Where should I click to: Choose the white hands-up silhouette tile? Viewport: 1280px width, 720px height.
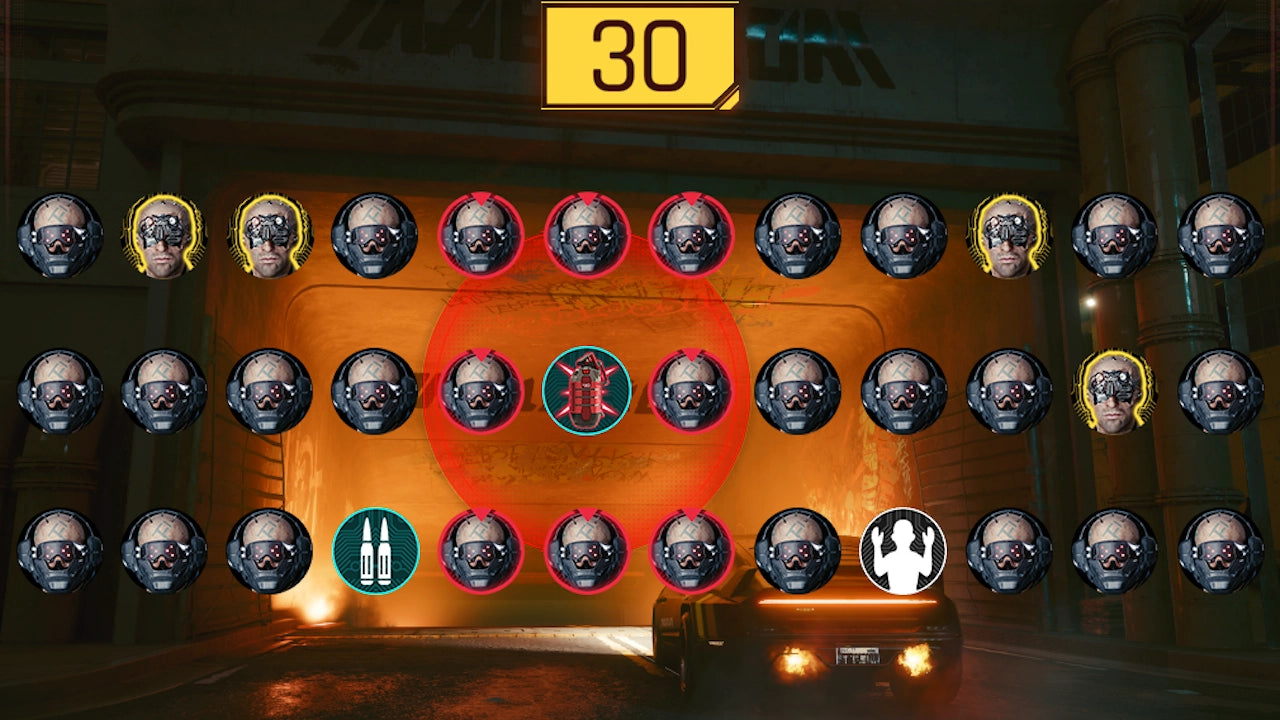[x=903, y=551]
